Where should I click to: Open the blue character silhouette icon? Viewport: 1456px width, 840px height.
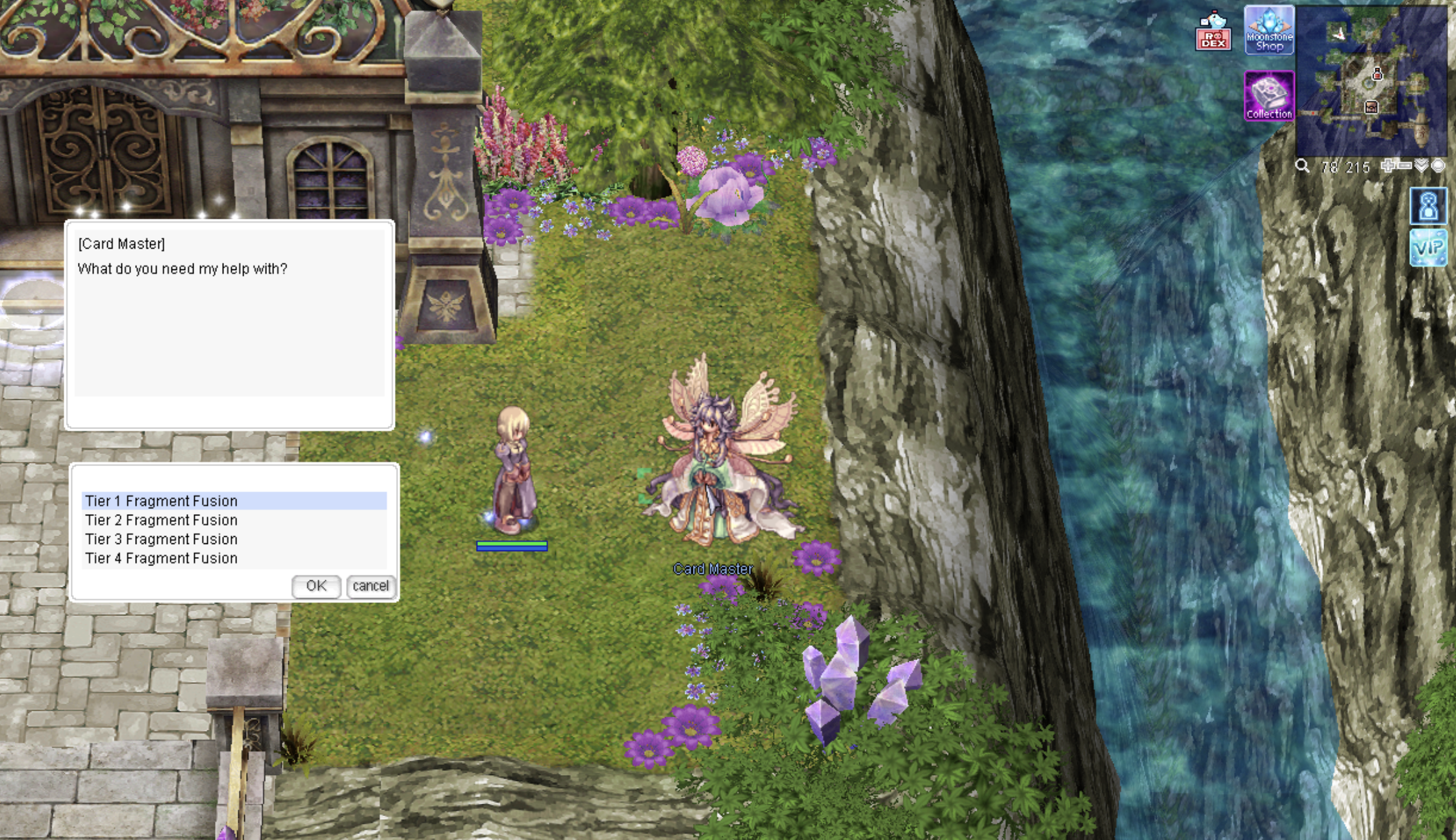coord(1428,206)
